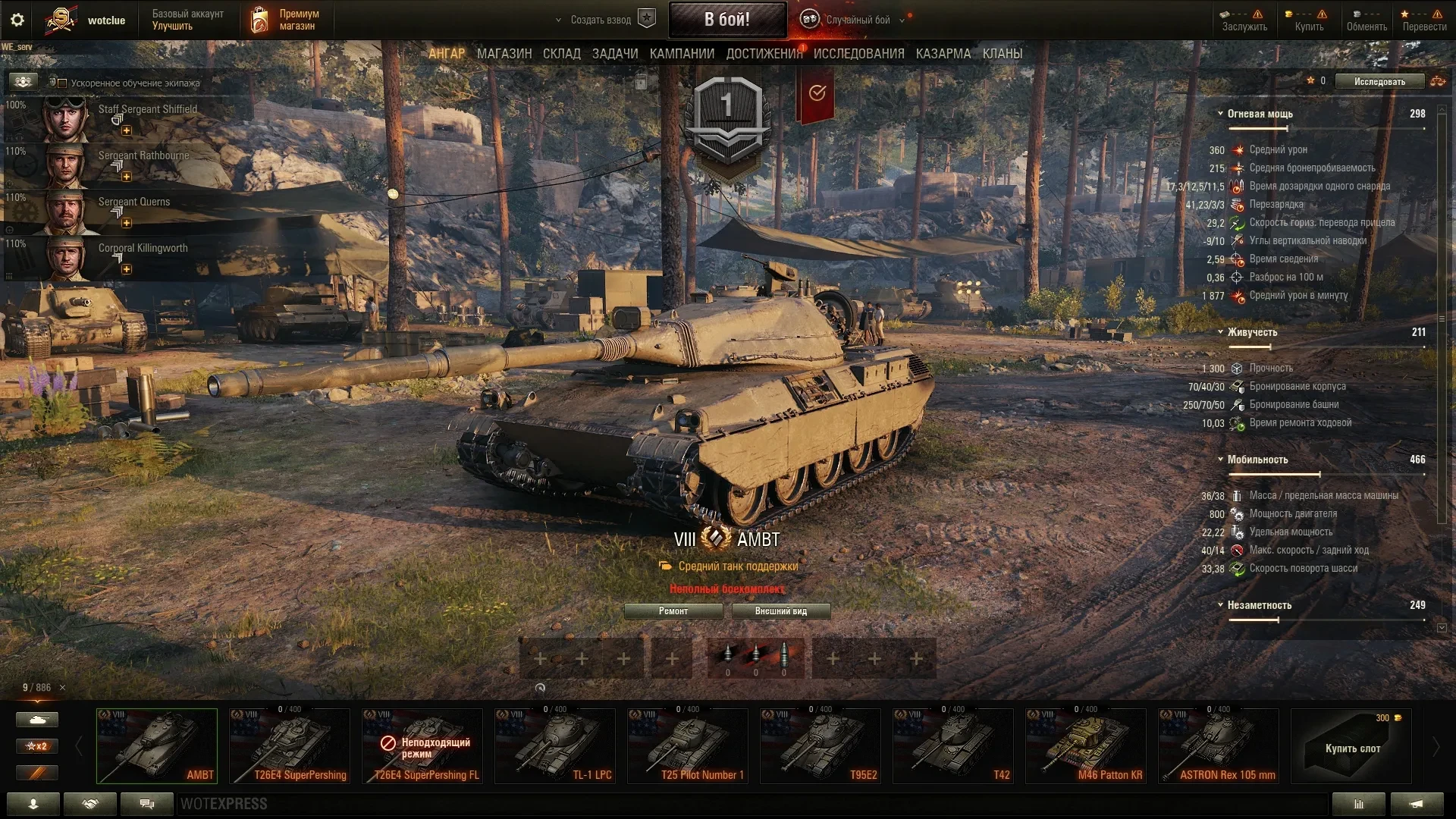Open the Случайный бой mode dropdown
Image resolution: width=1456 pixels, height=819 pixels.
click(858, 20)
